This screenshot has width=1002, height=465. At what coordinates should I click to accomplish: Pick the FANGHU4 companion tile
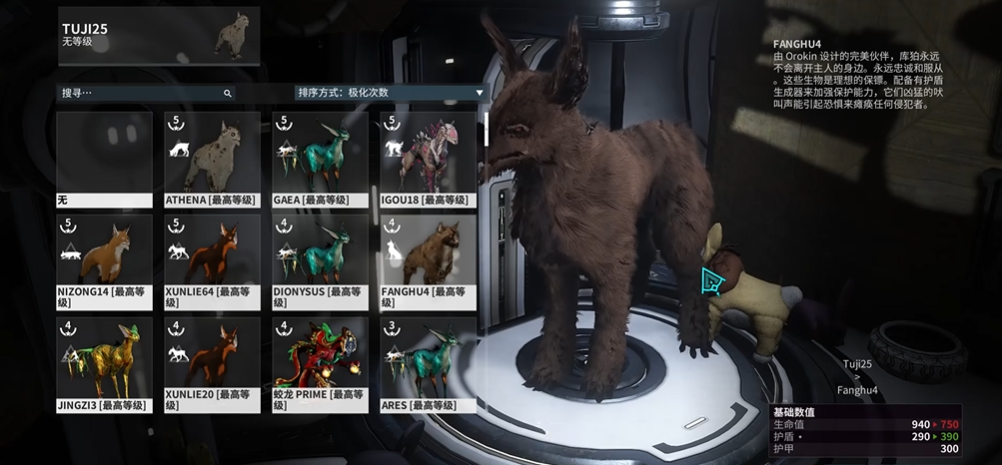click(428, 260)
